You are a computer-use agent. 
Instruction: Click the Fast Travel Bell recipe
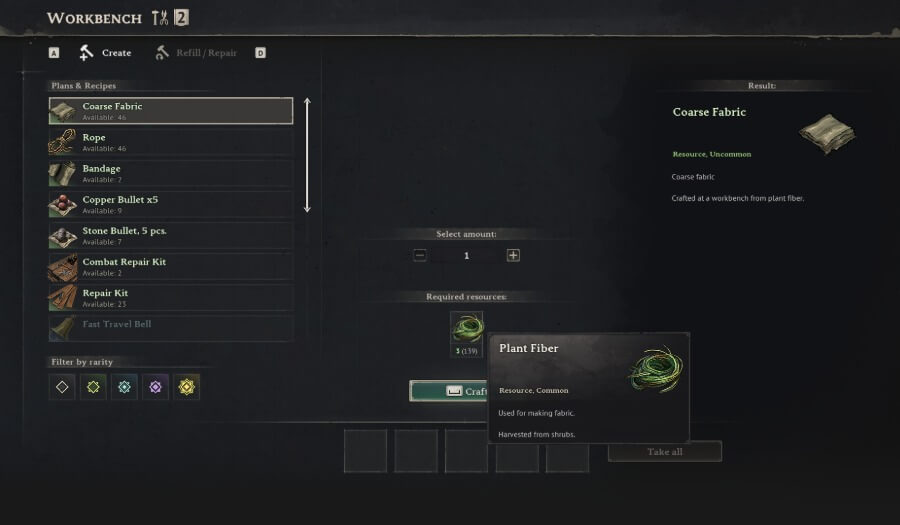click(x=171, y=327)
